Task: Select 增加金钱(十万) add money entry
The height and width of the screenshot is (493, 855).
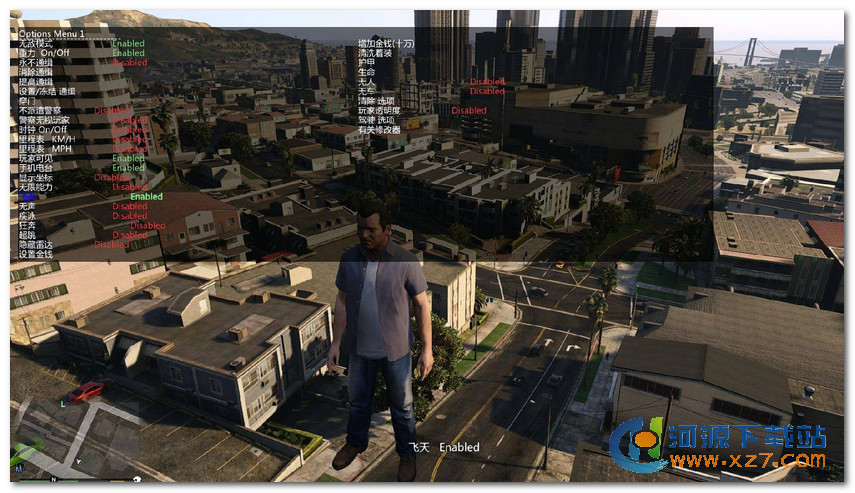Action: [x=386, y=44]
